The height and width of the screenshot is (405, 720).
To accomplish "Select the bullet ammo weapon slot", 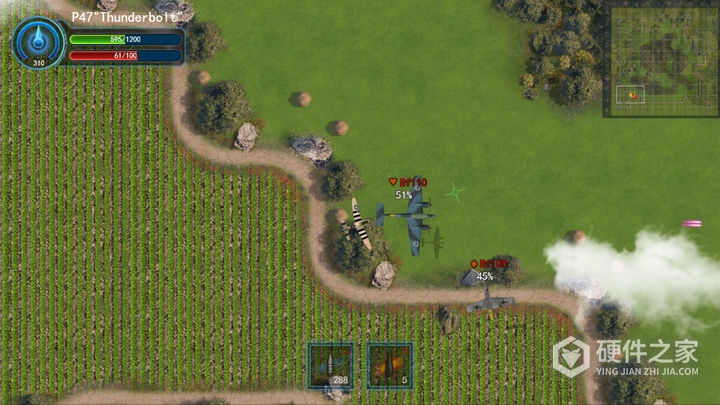I will pyautogui.click(x=331, y=364).
